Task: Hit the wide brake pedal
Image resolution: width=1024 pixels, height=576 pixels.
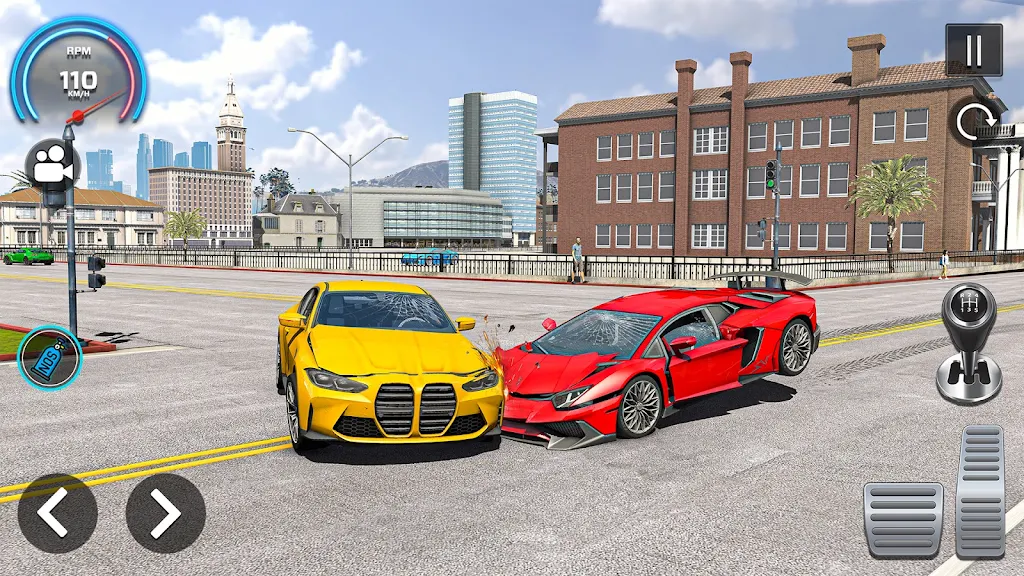Action: tap(903, 519)
